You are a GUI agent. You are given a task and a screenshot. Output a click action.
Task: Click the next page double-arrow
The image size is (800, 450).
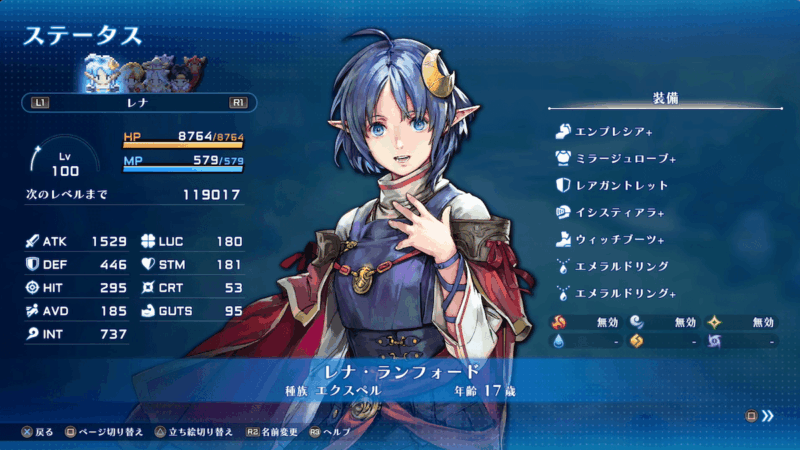click(x=768, y=415)
